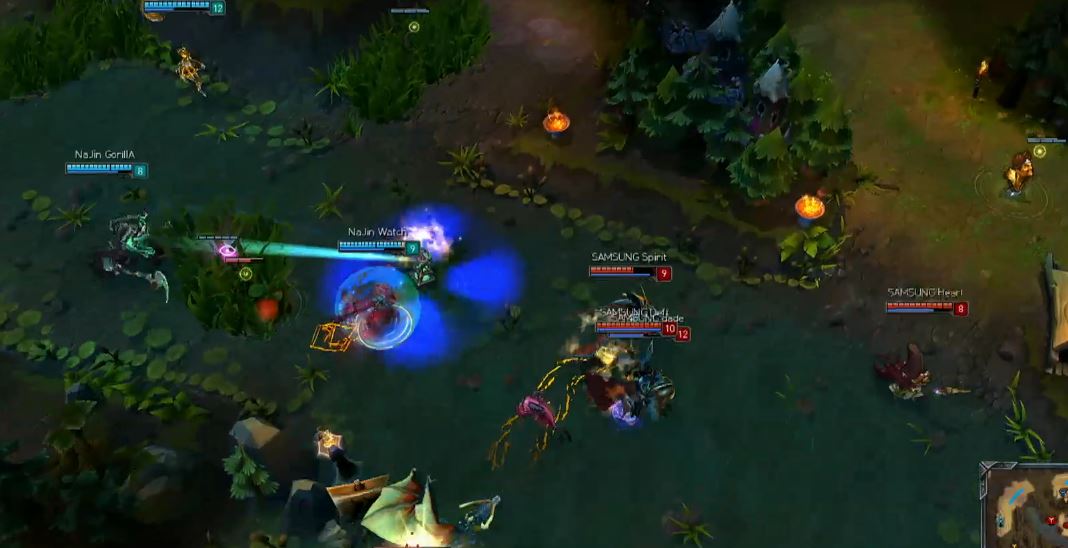Click the minimap in the corner

pyautogui.click(x=1027, y=509)
